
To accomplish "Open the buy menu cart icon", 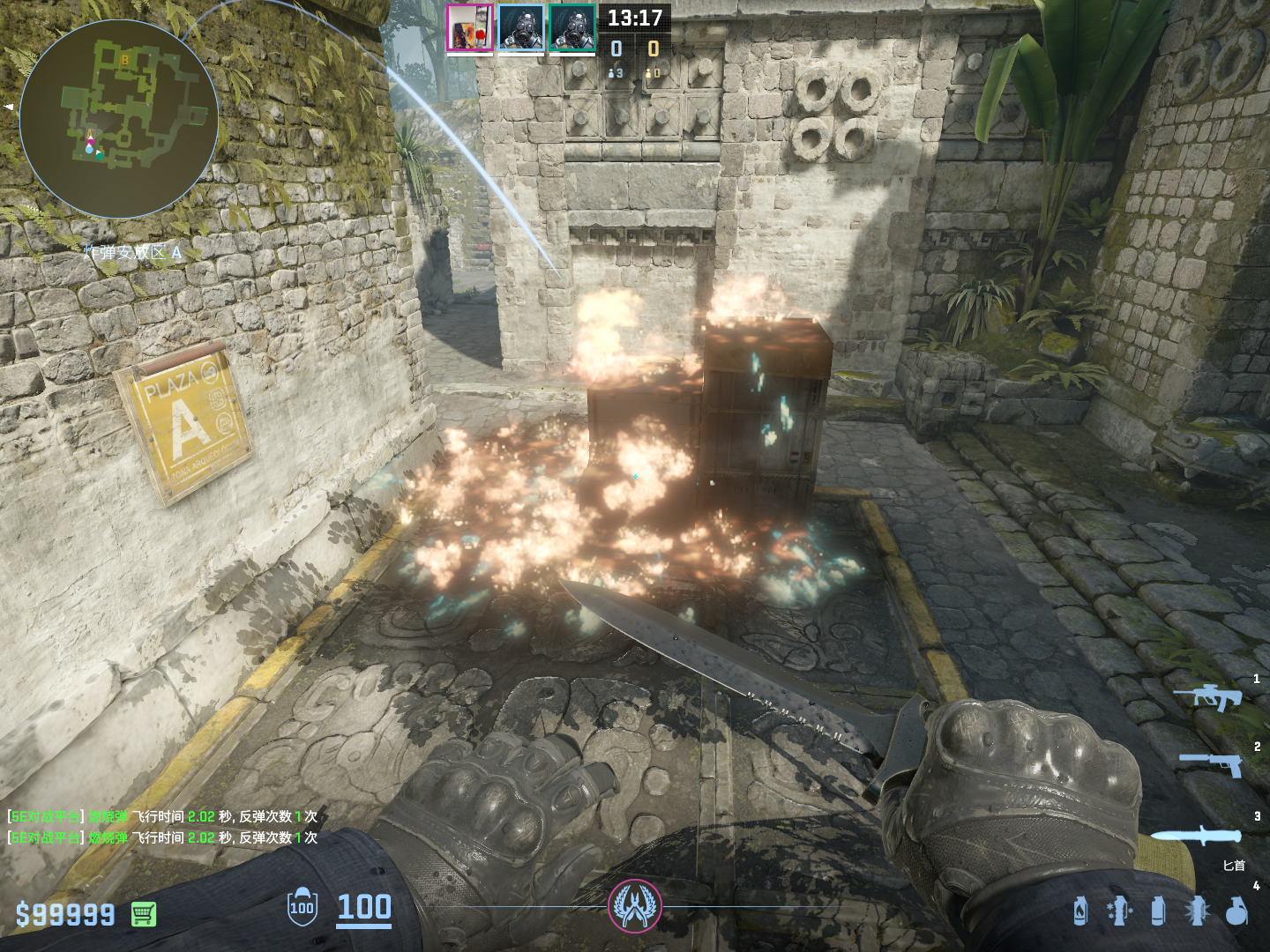I will [144, 914].
